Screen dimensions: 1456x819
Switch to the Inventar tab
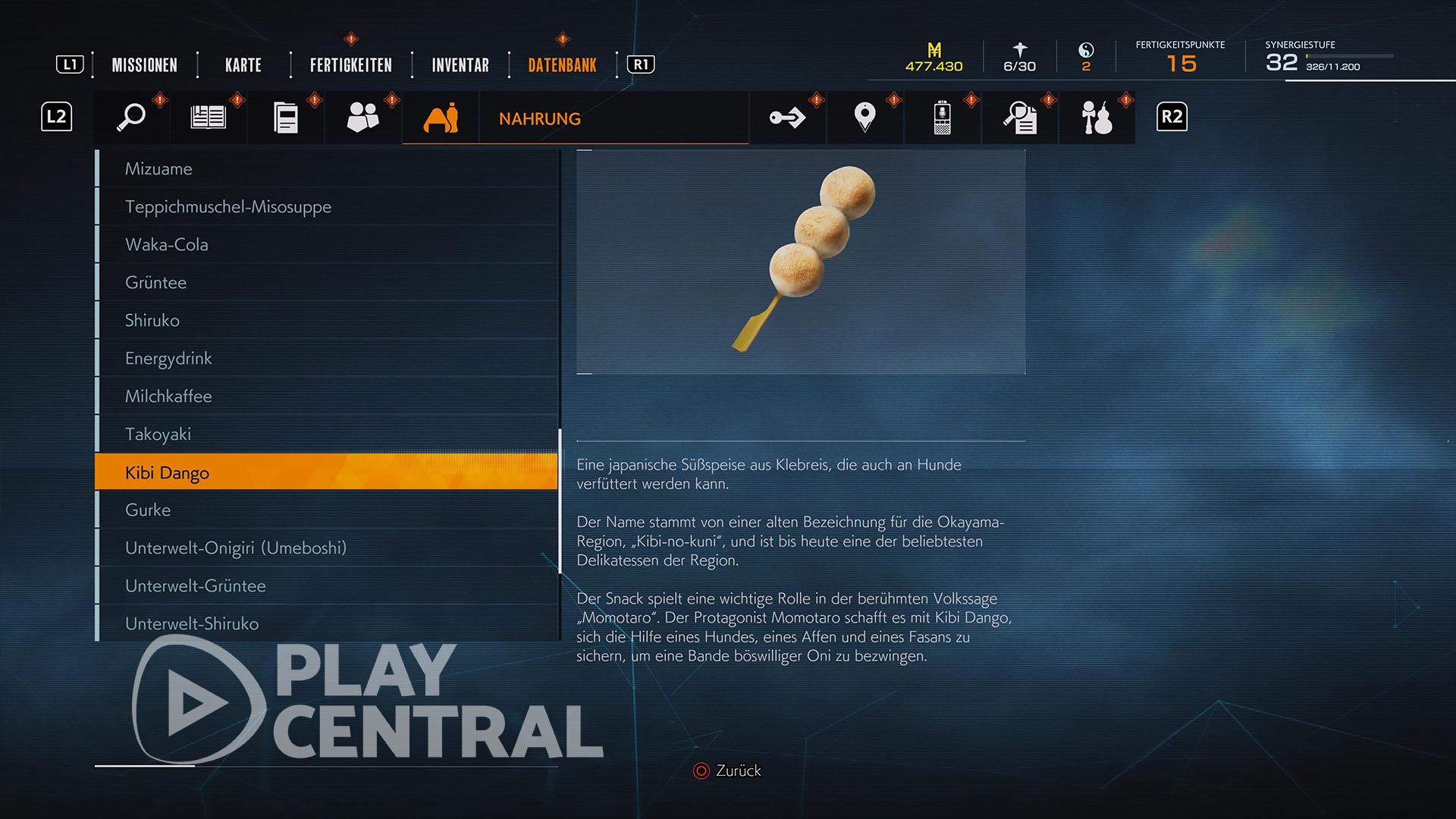[460, 65]
